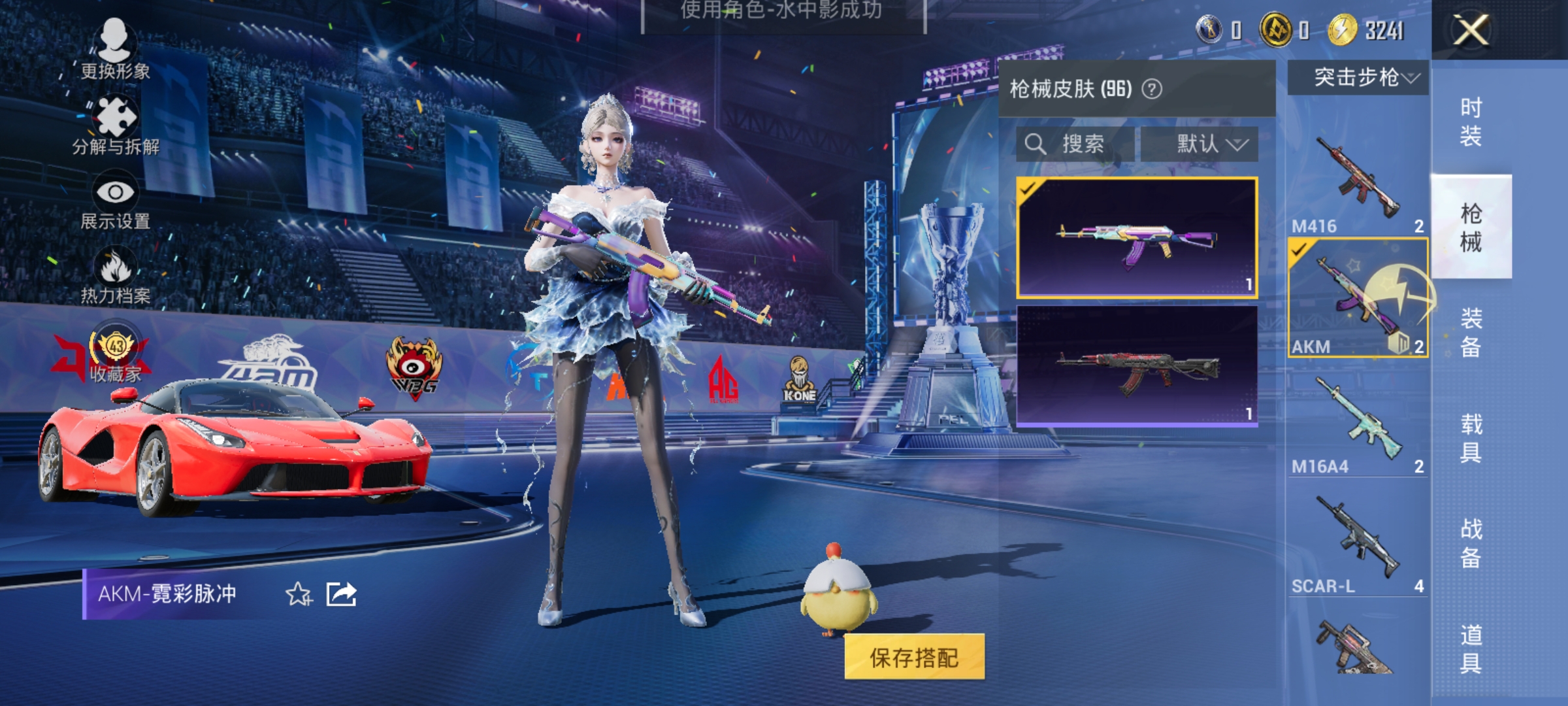
Task: Open the 更换形象 avatar change panel
Action: point(116,49)
